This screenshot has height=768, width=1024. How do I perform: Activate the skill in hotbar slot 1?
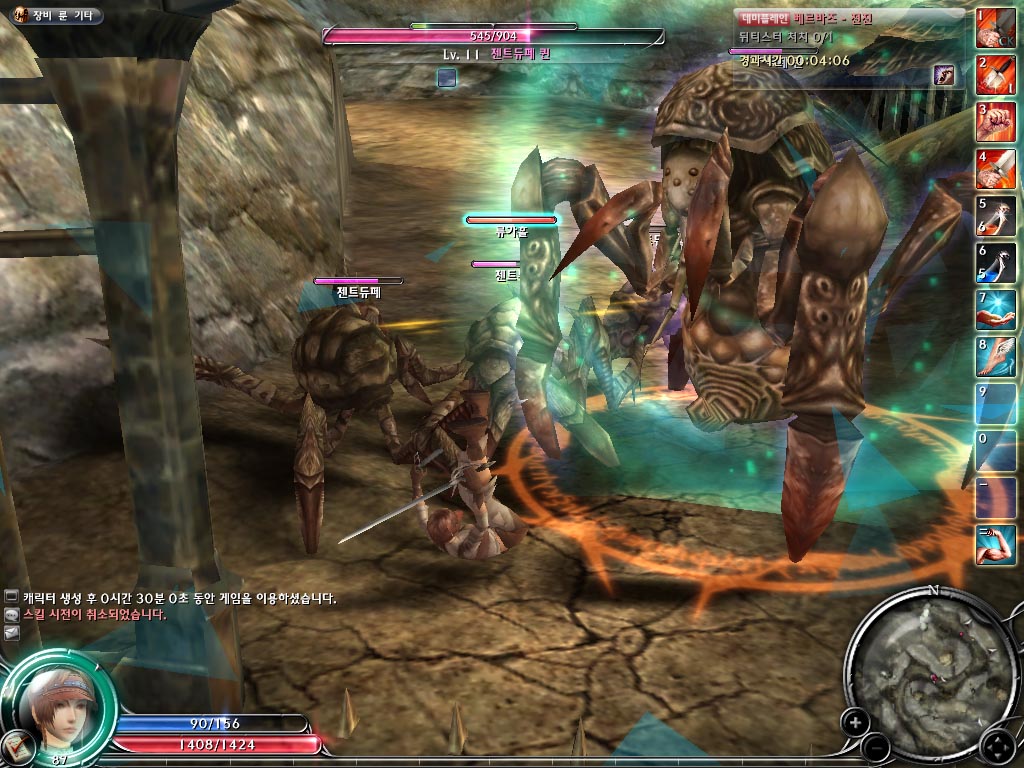[x=996, y=28]
